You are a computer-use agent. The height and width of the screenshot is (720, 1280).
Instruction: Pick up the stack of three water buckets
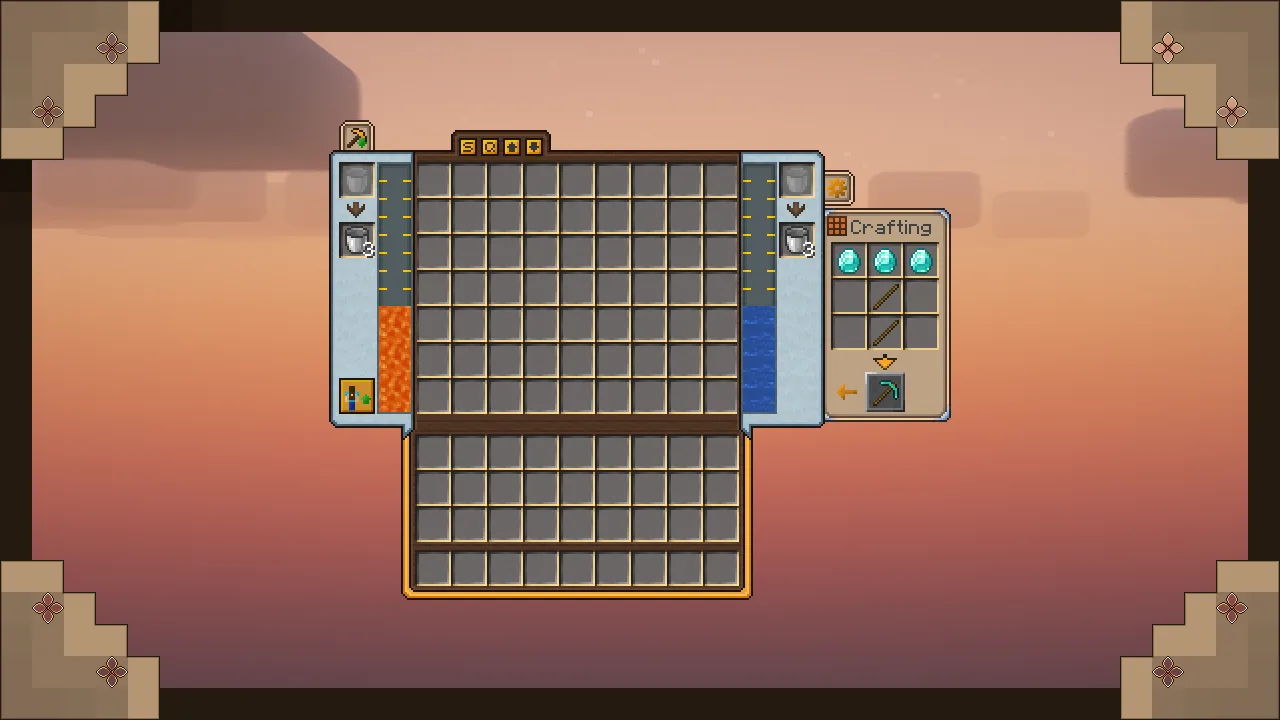(797, 241)
